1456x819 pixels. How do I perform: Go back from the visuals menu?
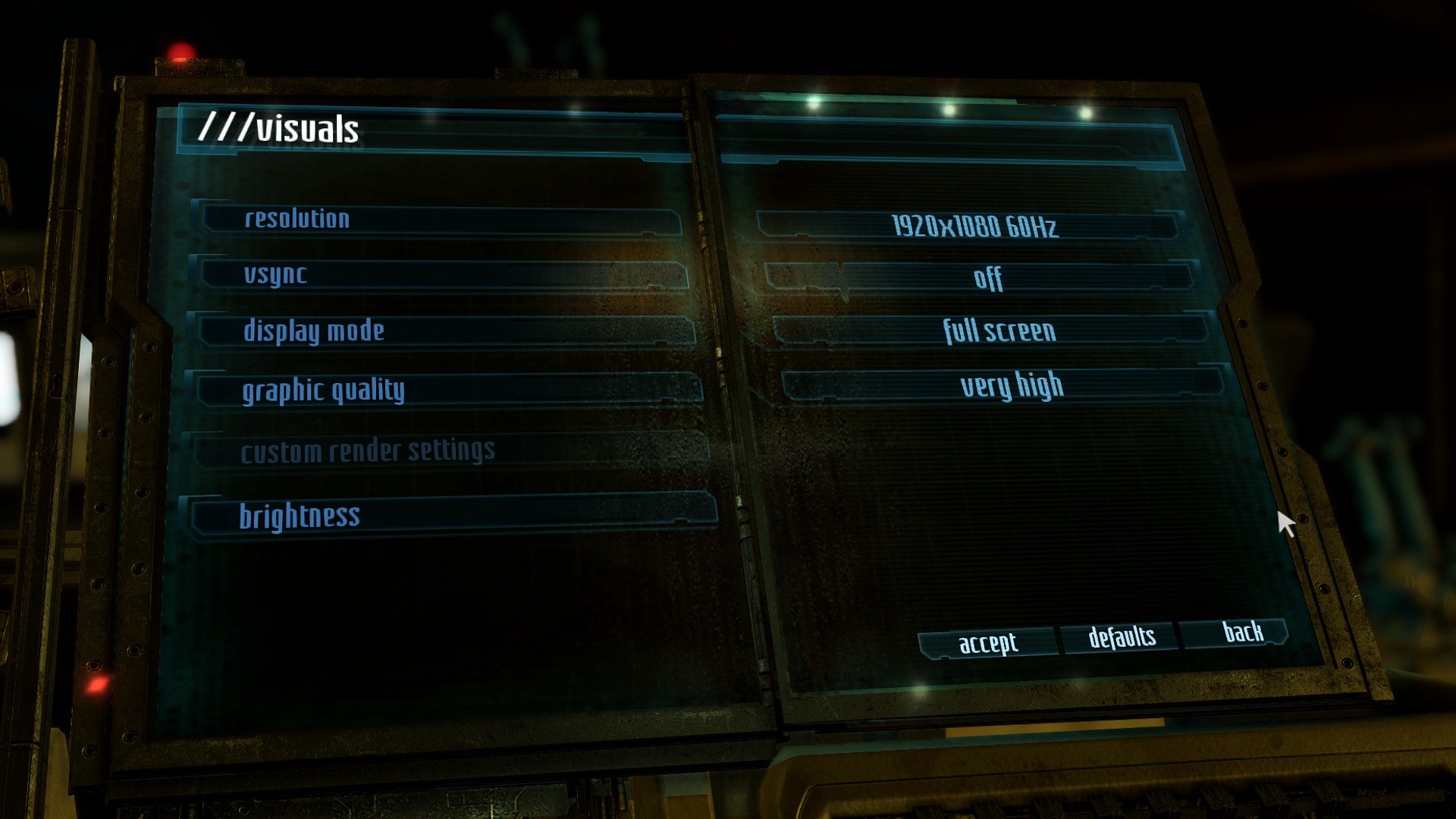(x=1241, y=632)
